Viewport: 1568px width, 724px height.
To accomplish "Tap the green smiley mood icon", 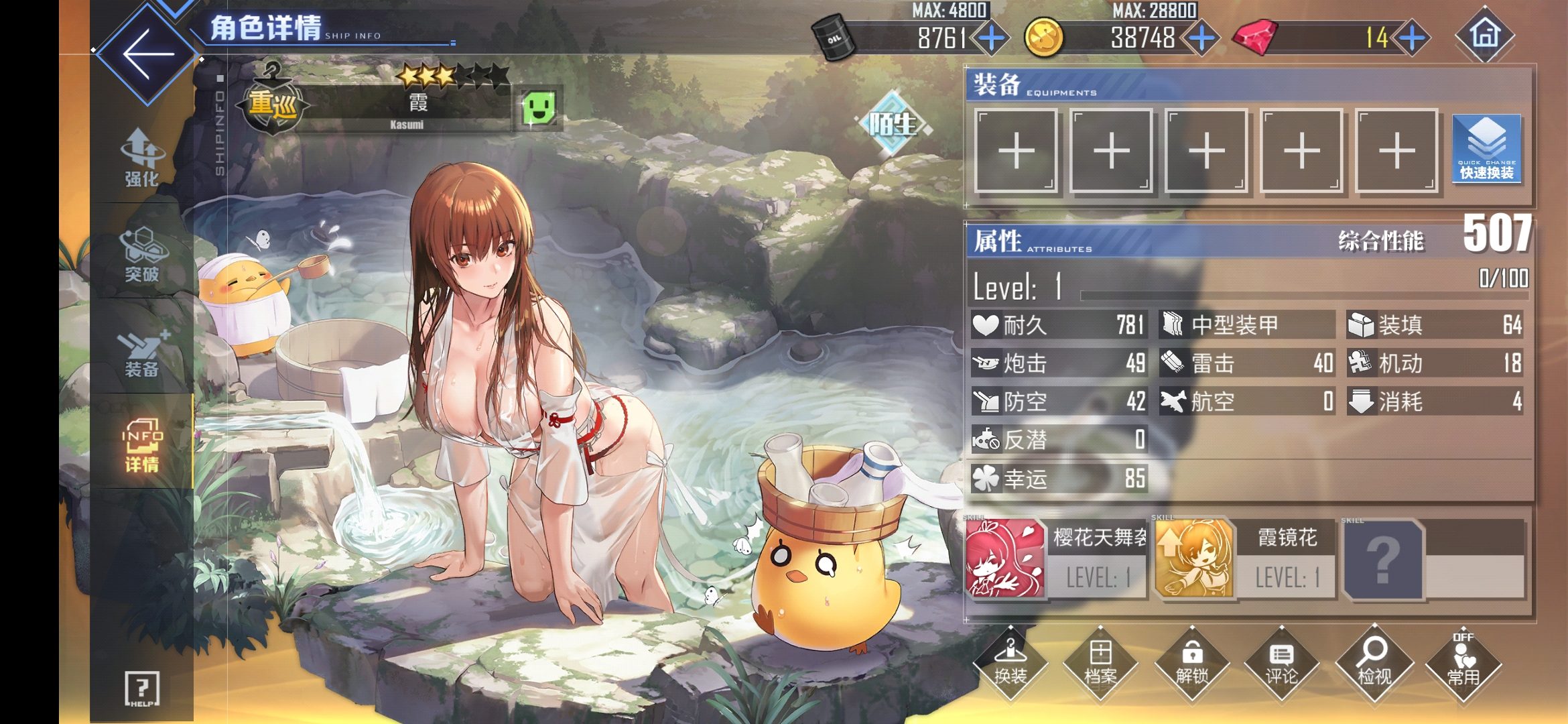I will click(539, 107).
